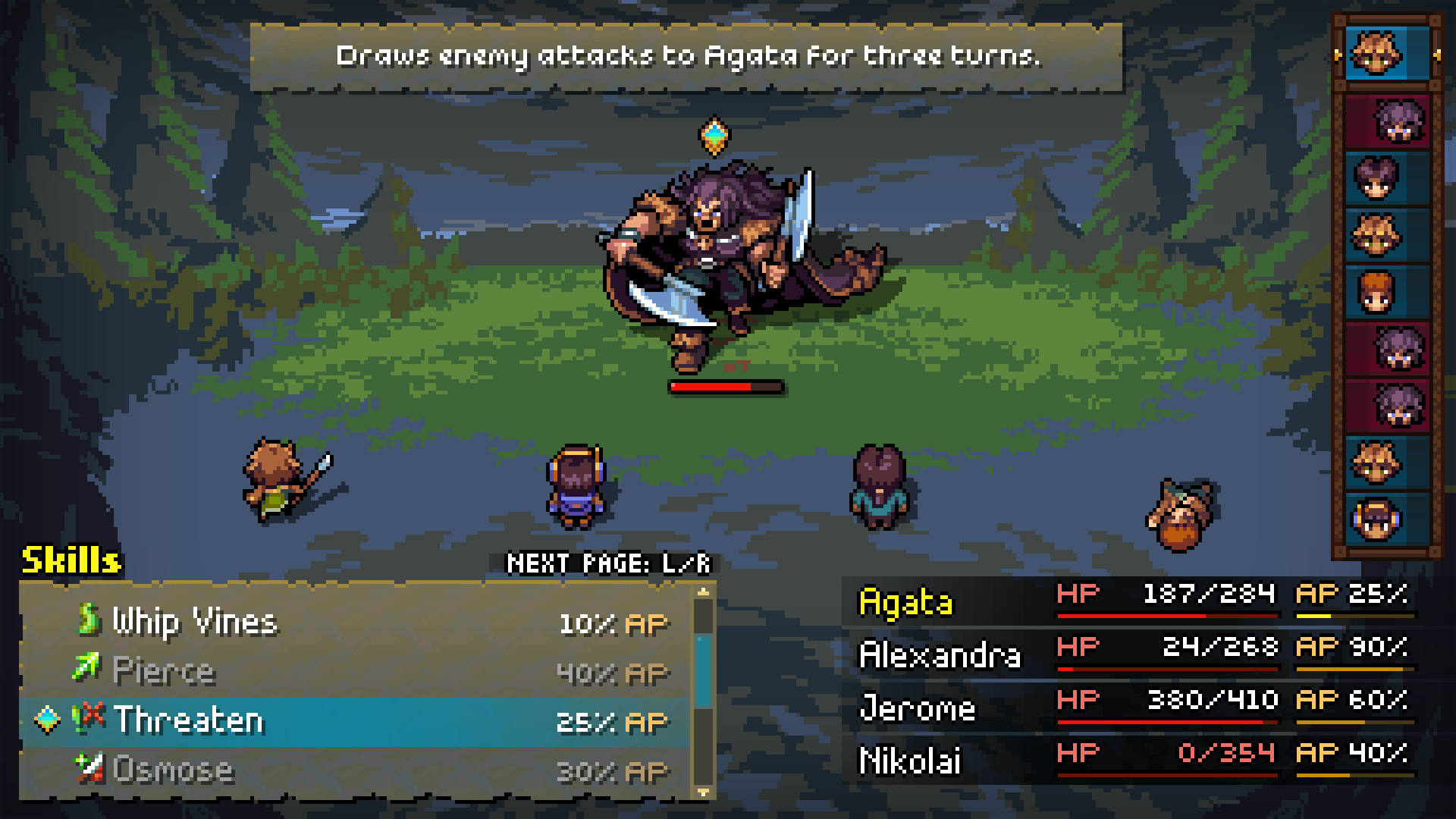
Task: Click the NEXT PAGE: L/R label
Action: click(x=611, y=564)
